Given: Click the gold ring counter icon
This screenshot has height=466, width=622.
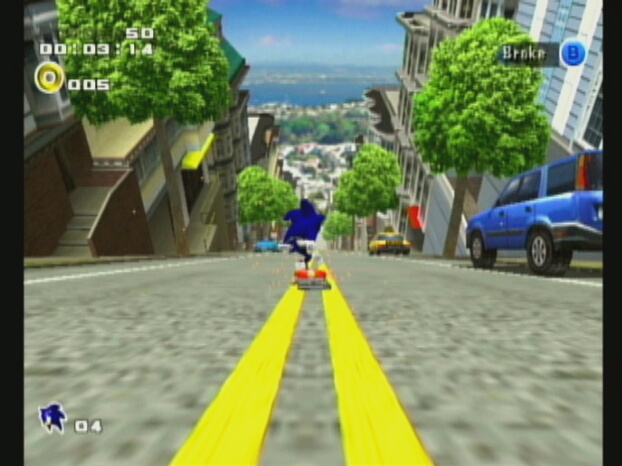Looking at the screenshot, I should point(49,77).
